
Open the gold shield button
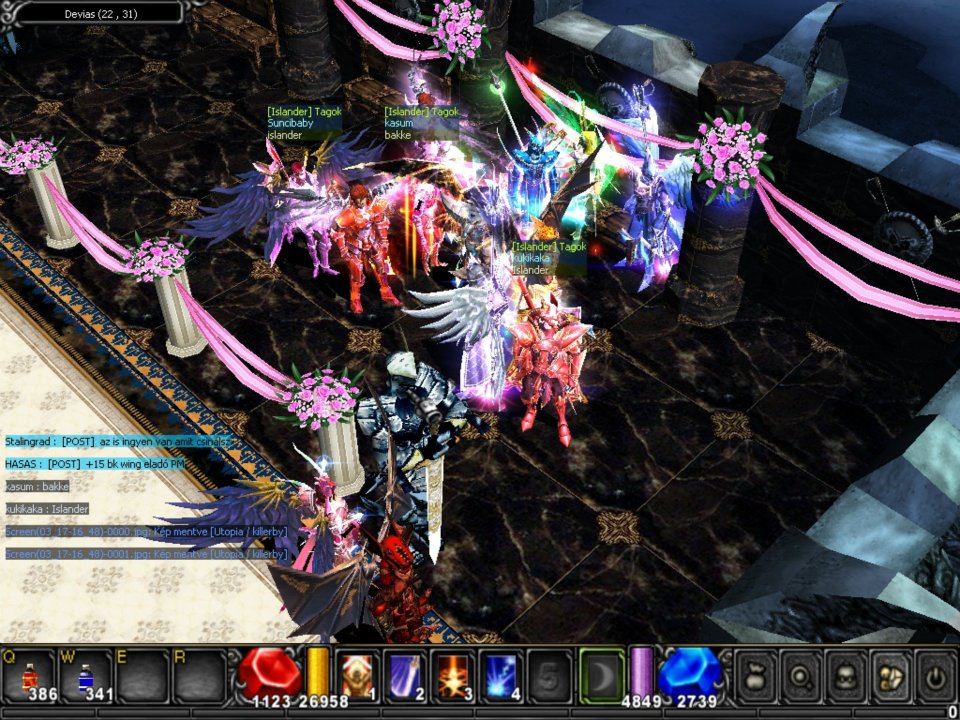tap(890, 677)
